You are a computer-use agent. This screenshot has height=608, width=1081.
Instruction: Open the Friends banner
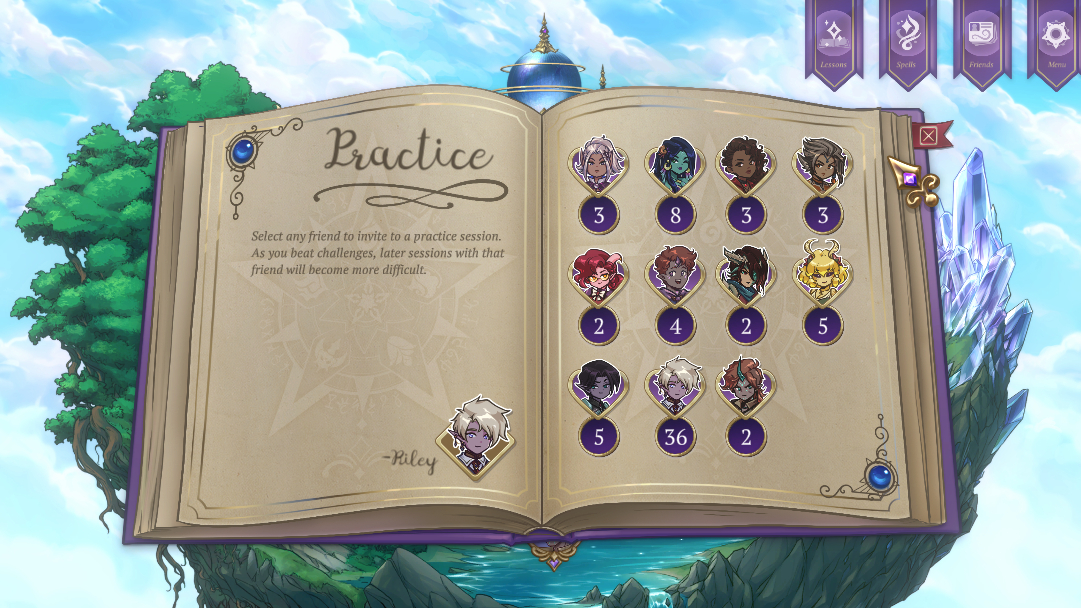tap(981, 40)
